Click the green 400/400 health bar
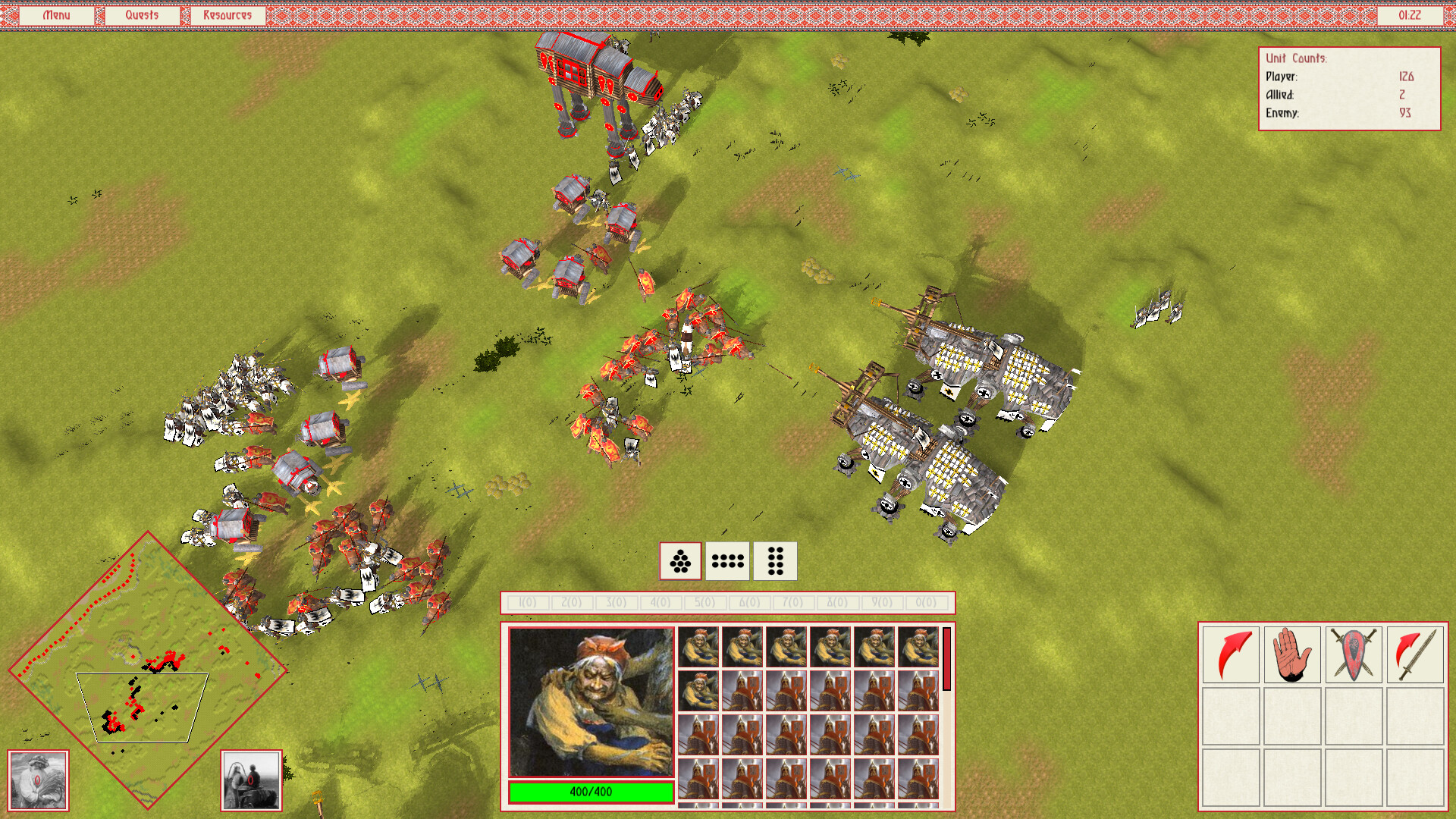 tap(591, 791)
